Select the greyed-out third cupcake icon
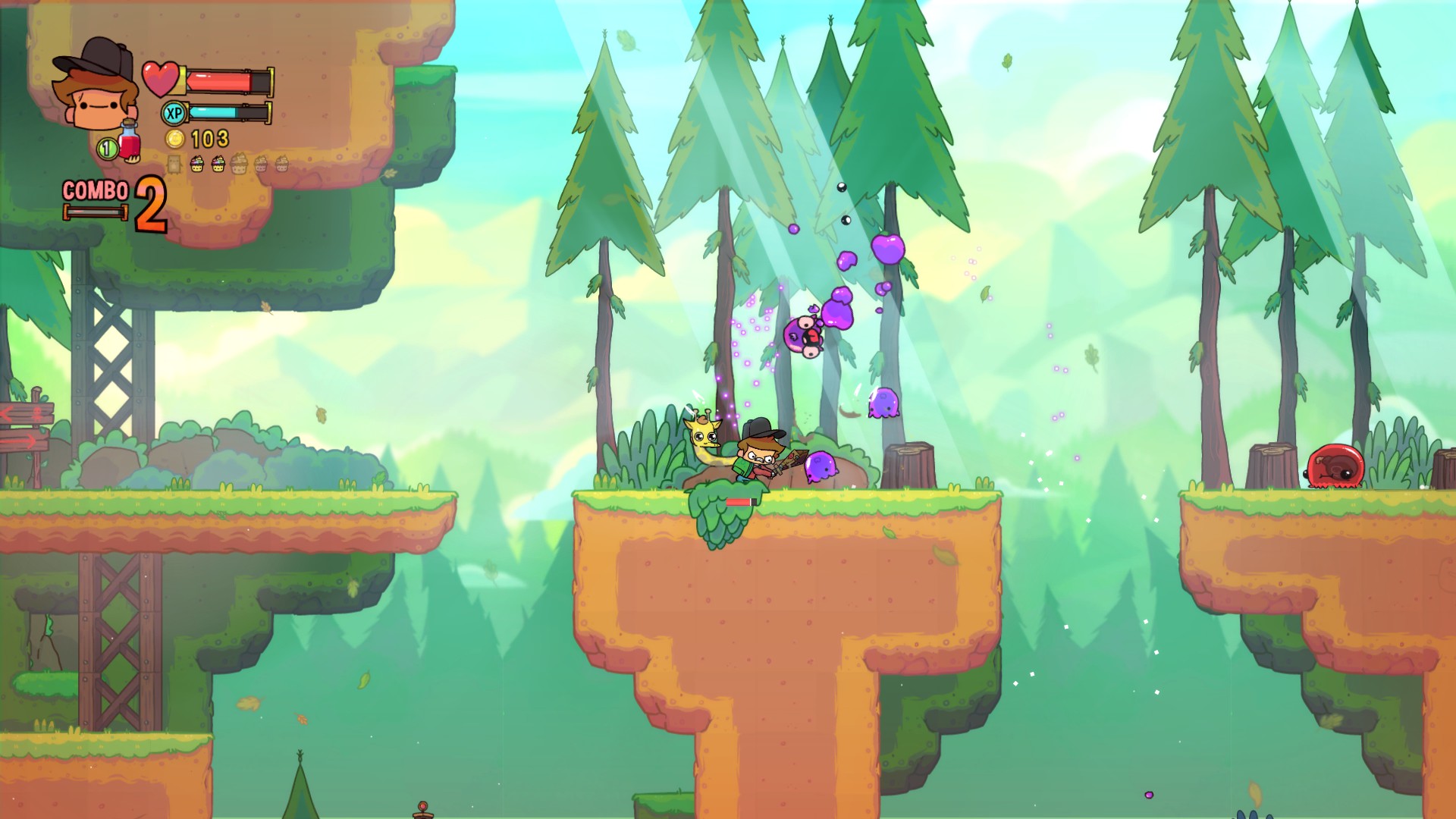This screenshot has width=1456, height=819. point(240,165)
